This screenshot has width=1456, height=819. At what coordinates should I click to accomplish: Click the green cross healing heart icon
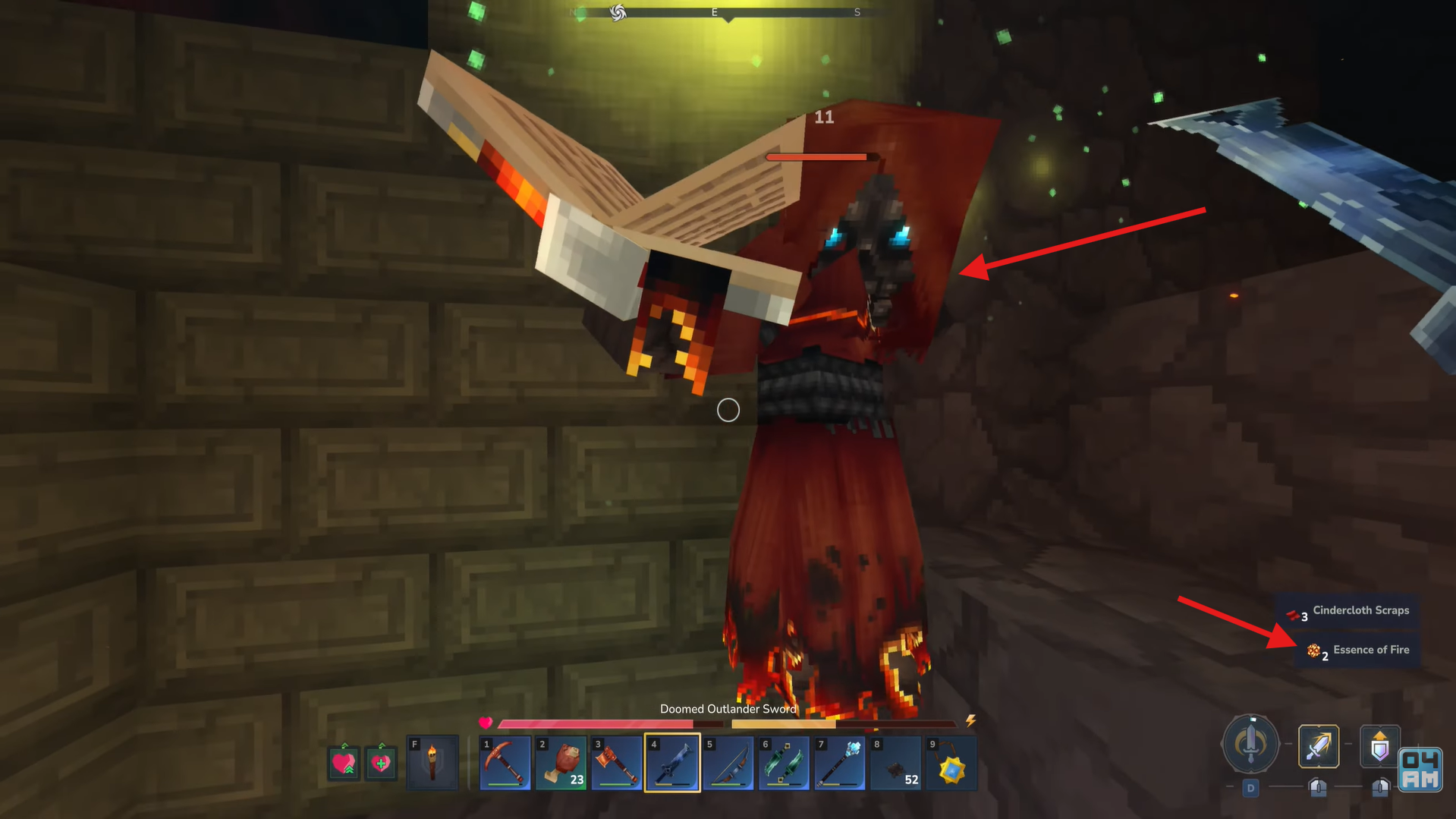click(381, 764)
